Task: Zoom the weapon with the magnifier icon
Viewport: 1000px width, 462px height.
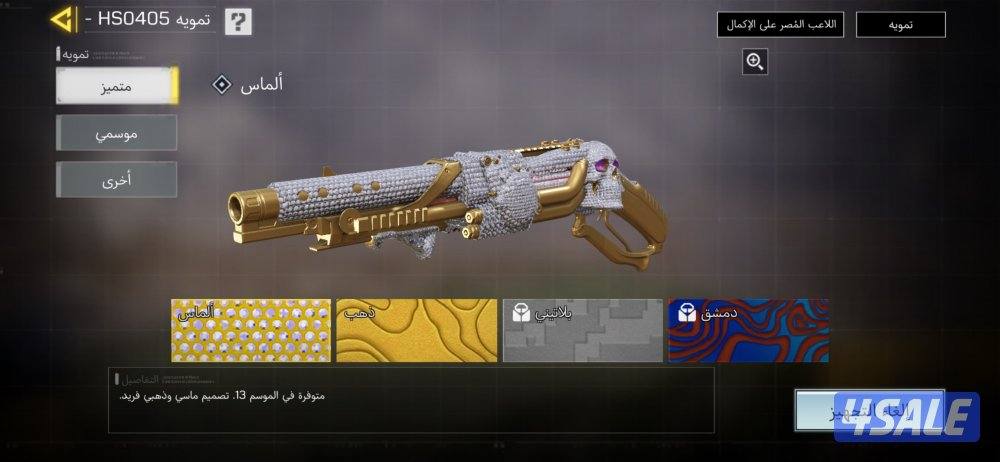Action: (x=755, y=62)
